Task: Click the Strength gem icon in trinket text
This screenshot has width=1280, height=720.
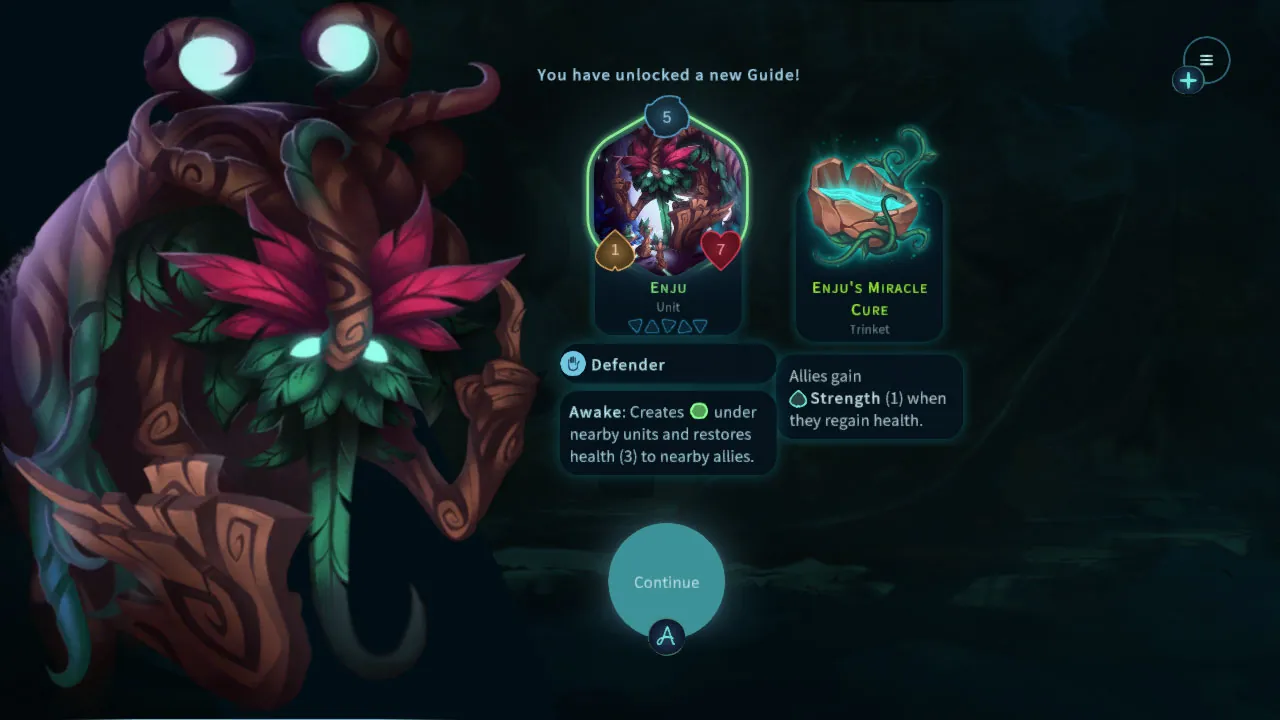Action: (x=799, y=398)
